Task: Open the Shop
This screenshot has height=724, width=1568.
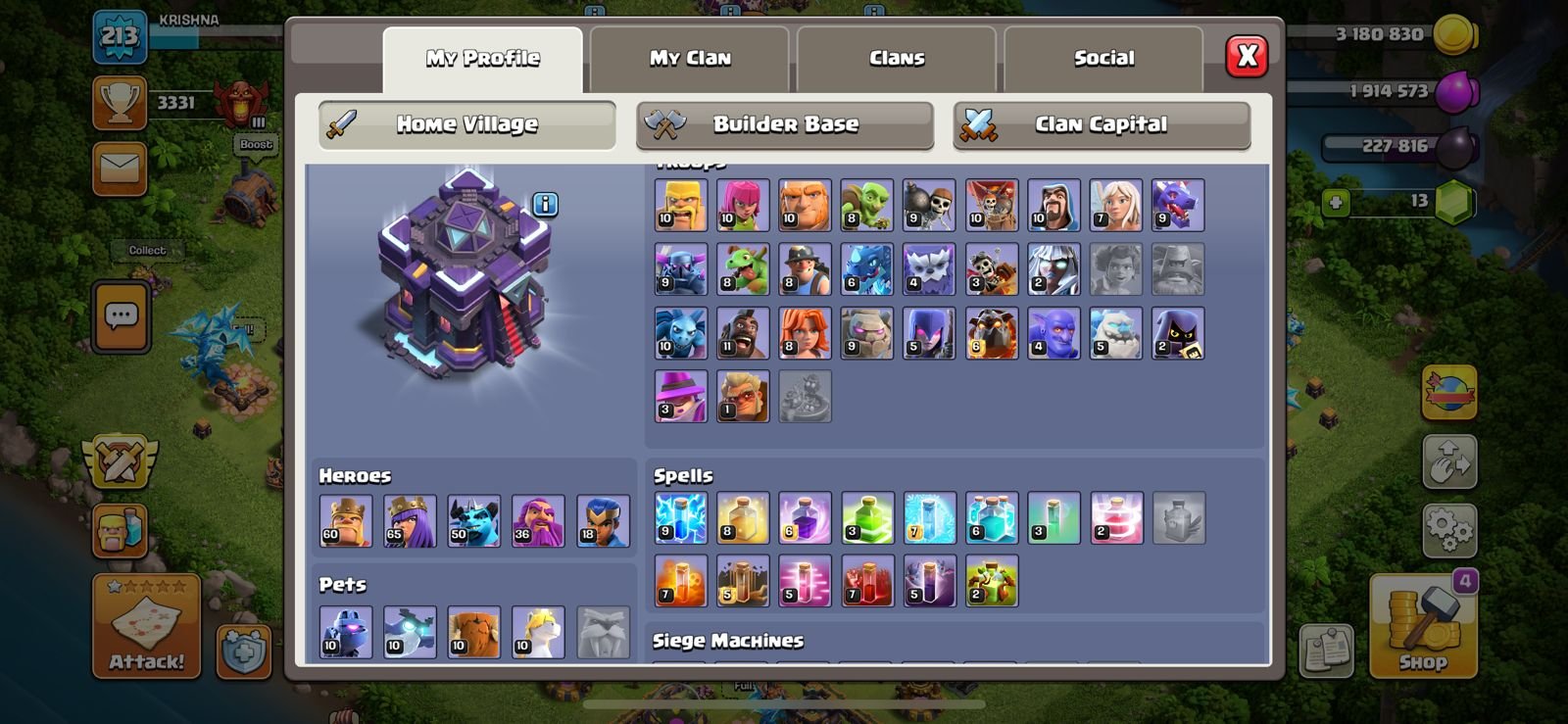Action: coord(1422,627)
